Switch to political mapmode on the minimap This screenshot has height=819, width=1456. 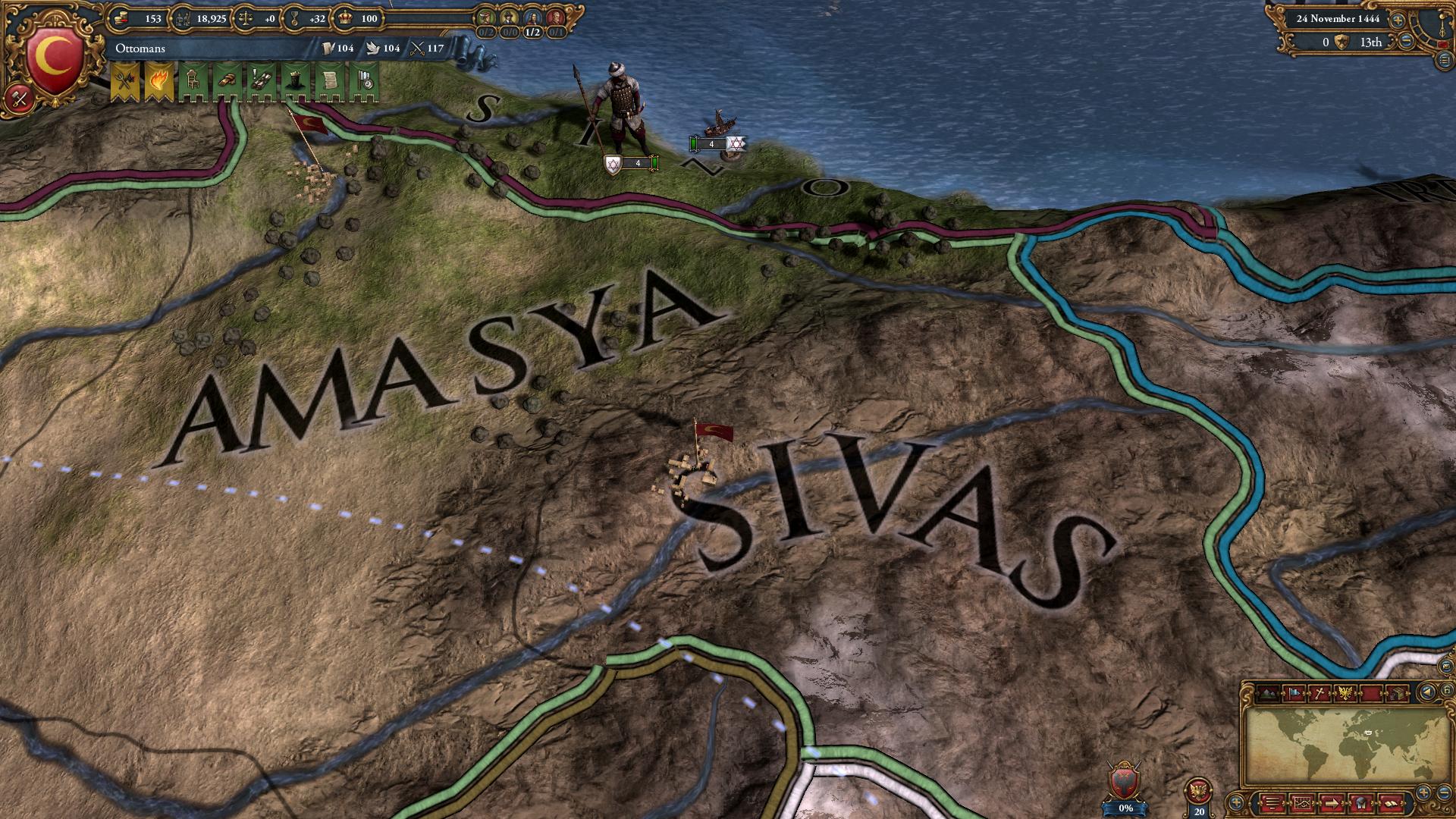coord(1294,692)
